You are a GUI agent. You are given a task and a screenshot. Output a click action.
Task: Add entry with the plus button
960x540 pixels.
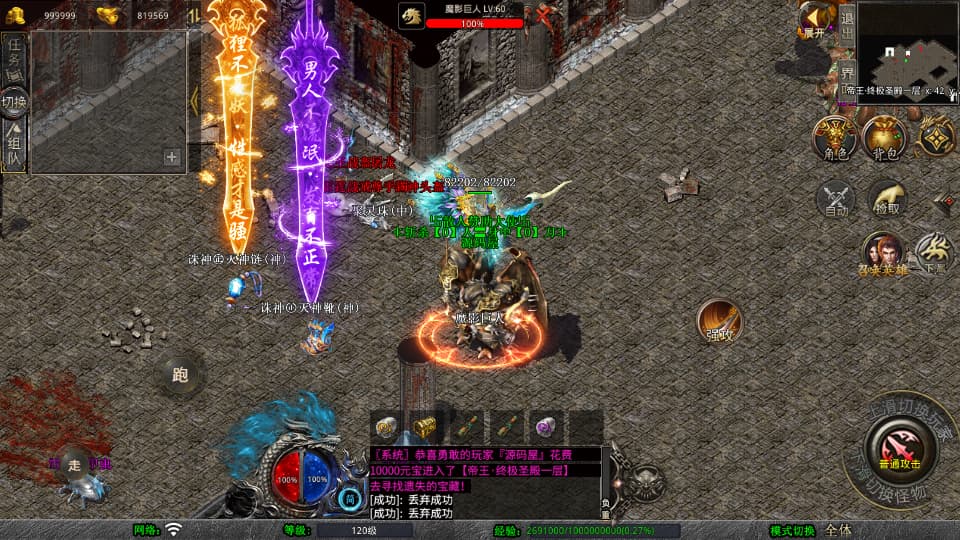click(x=172, y=157)
